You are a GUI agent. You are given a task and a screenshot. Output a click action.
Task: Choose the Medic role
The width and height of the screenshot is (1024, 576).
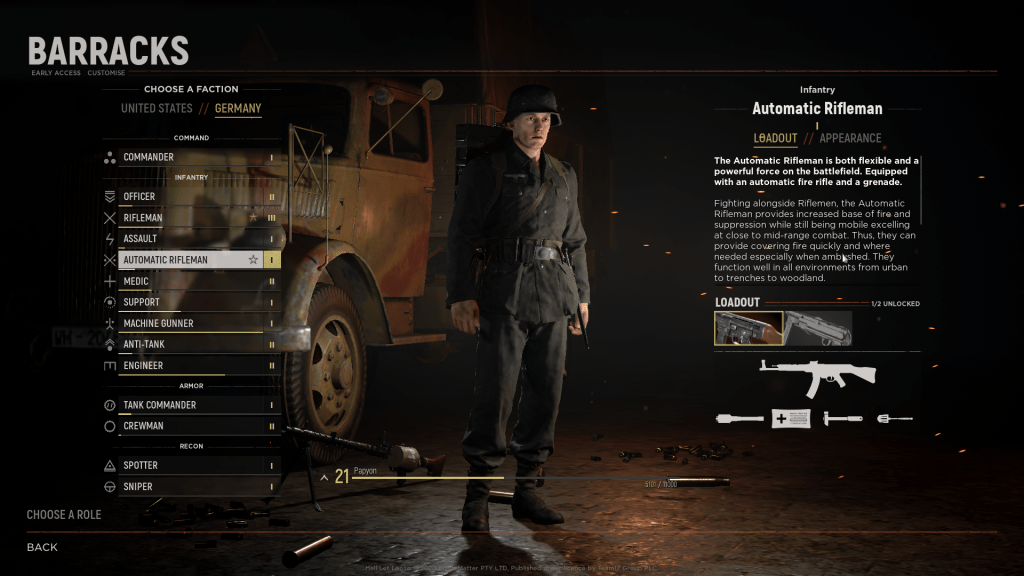click(190, 281)
